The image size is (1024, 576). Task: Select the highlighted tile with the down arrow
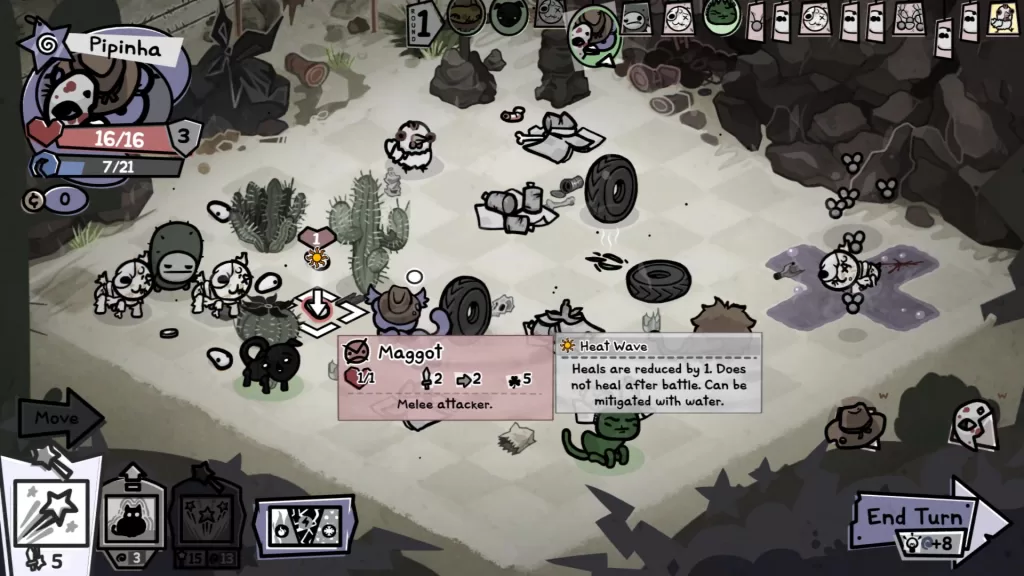tap(317, 306)
